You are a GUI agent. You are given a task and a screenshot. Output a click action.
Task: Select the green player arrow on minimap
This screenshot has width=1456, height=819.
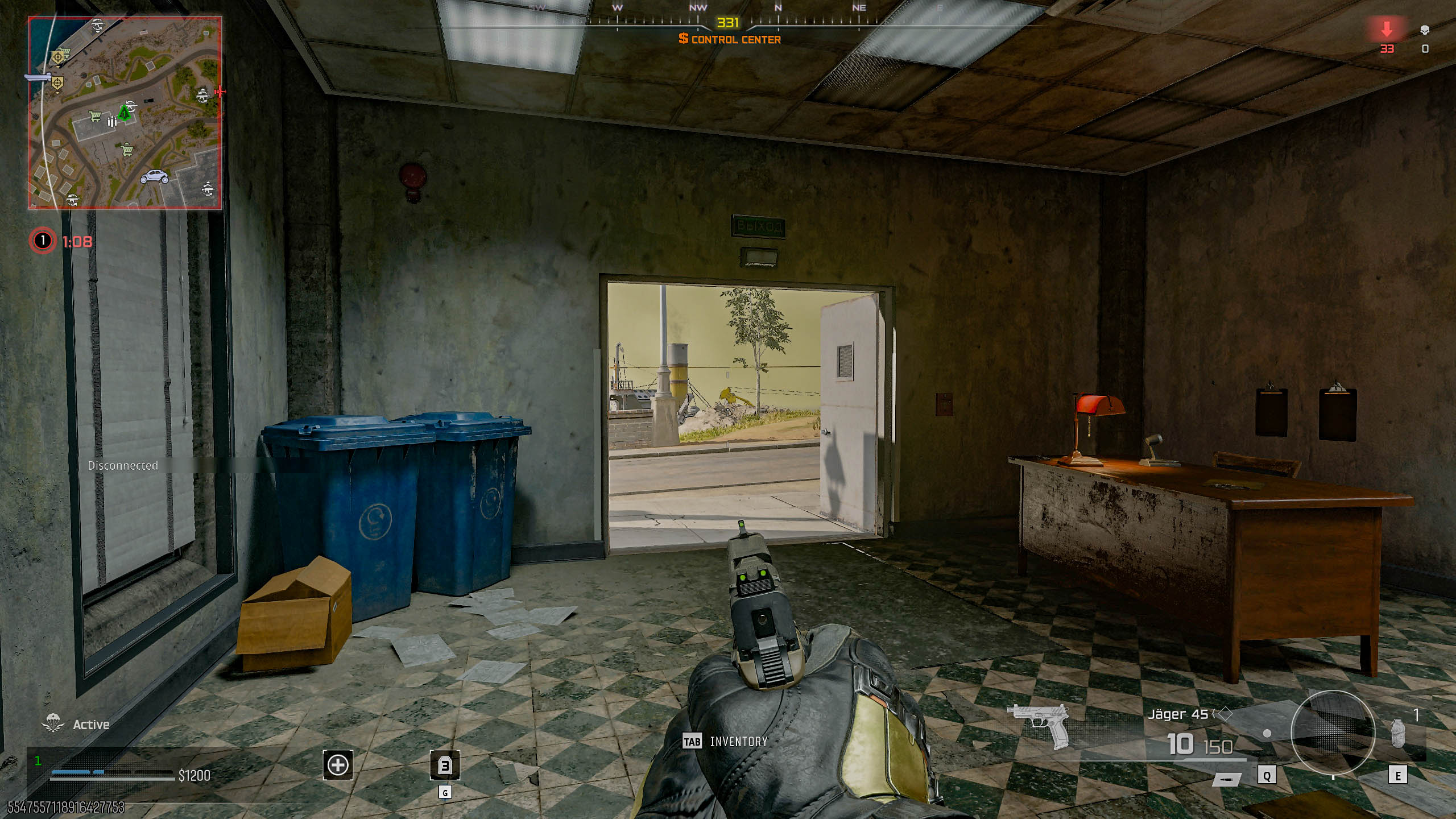click(x=125, y=112)
